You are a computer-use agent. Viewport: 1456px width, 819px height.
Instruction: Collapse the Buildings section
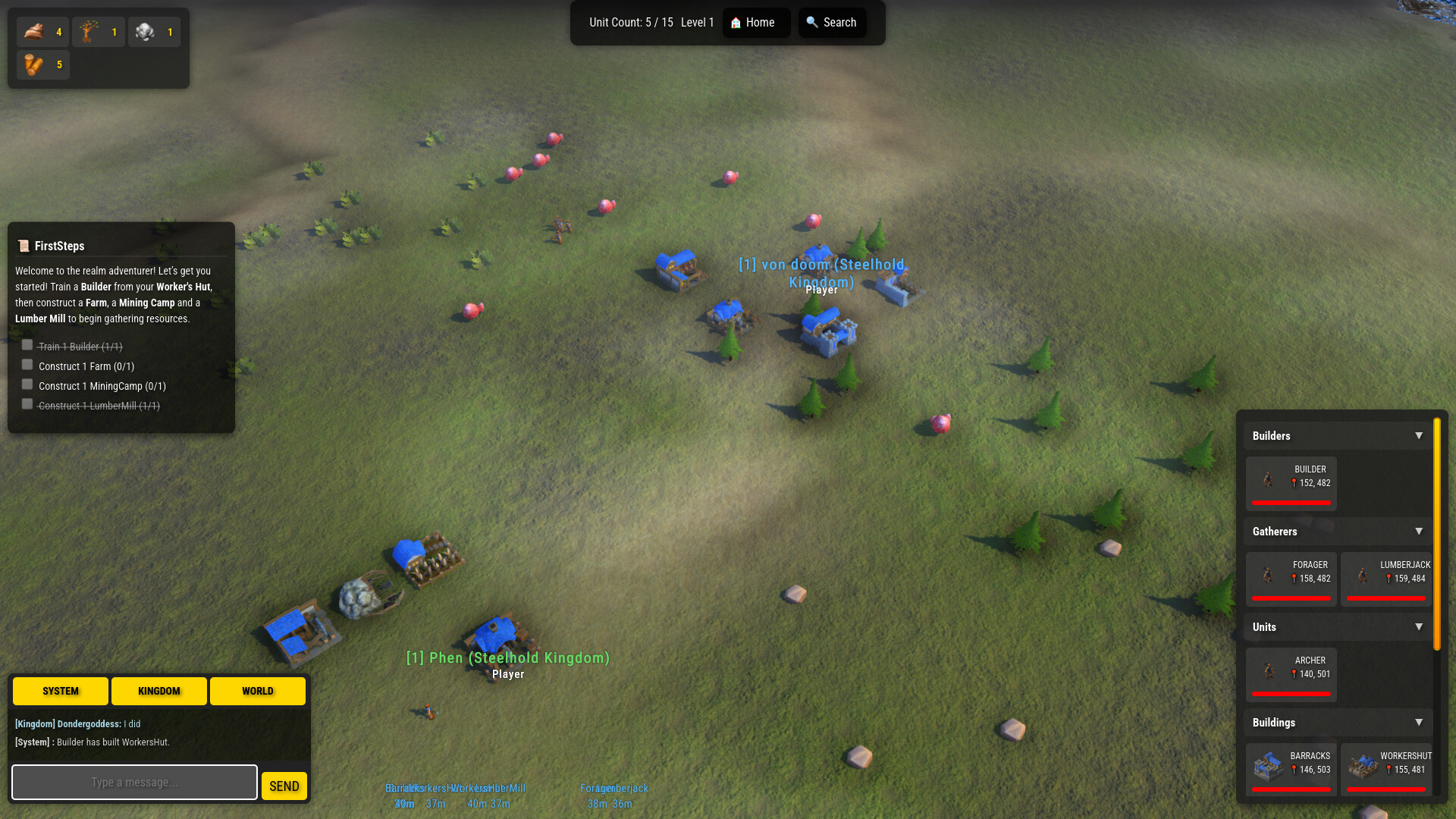point(1419,723)
